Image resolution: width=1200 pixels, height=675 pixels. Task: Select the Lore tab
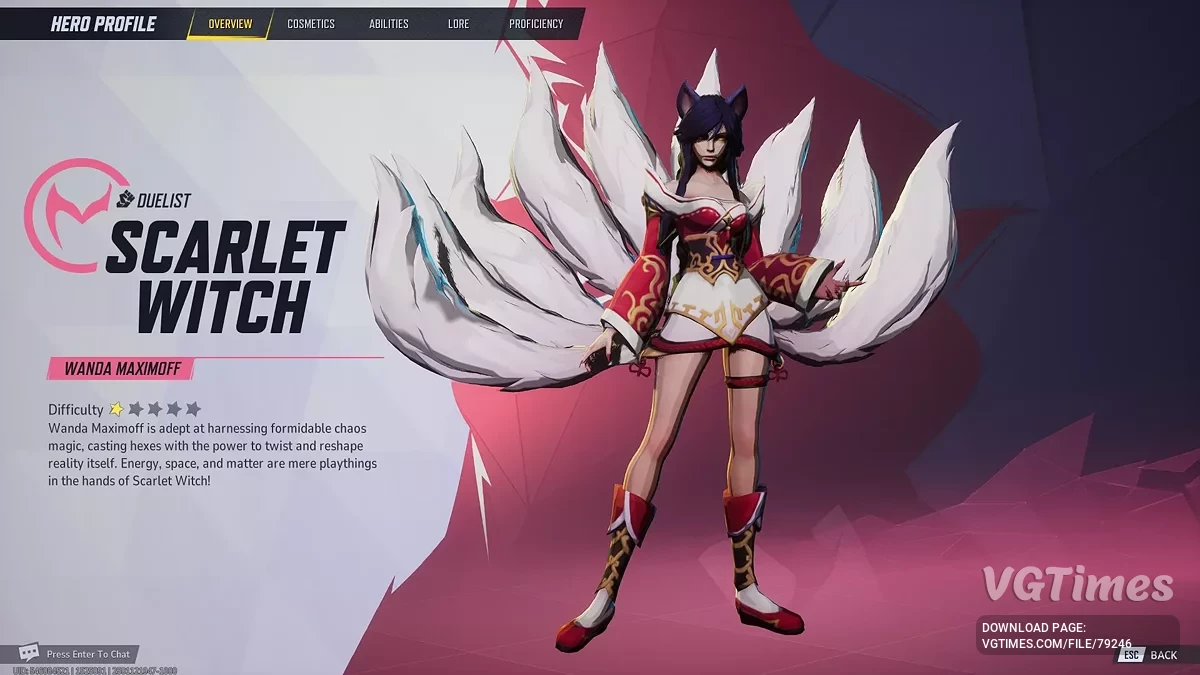pos(458,24)
